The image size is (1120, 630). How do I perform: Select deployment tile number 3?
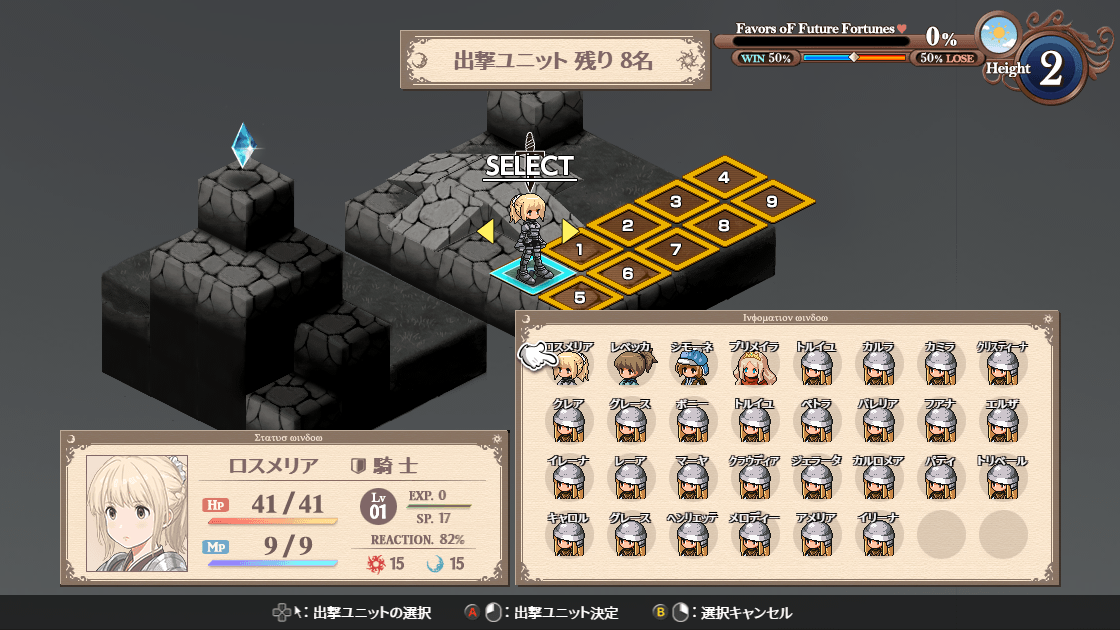point(676,202)
